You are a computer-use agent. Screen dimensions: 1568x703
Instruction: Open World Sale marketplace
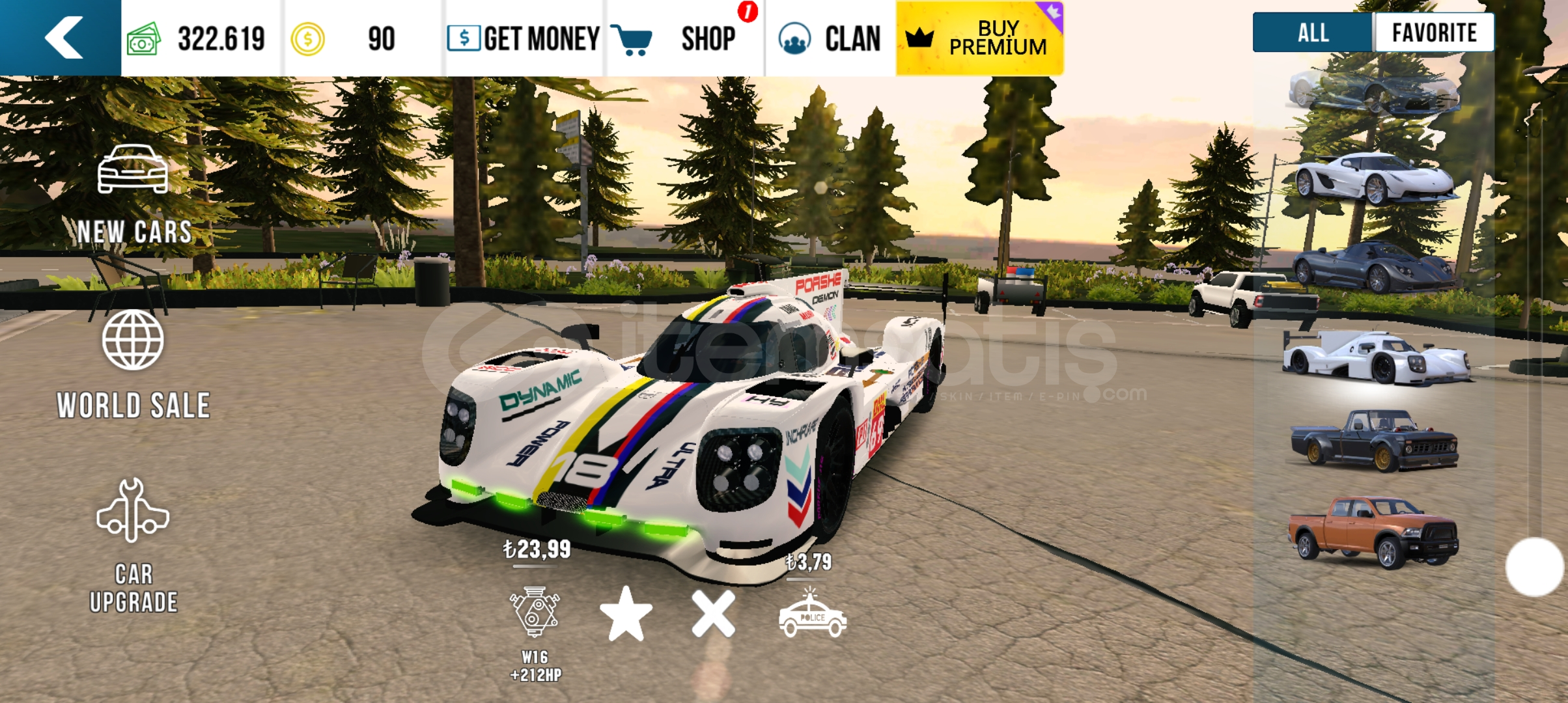(x=133, y=365)
